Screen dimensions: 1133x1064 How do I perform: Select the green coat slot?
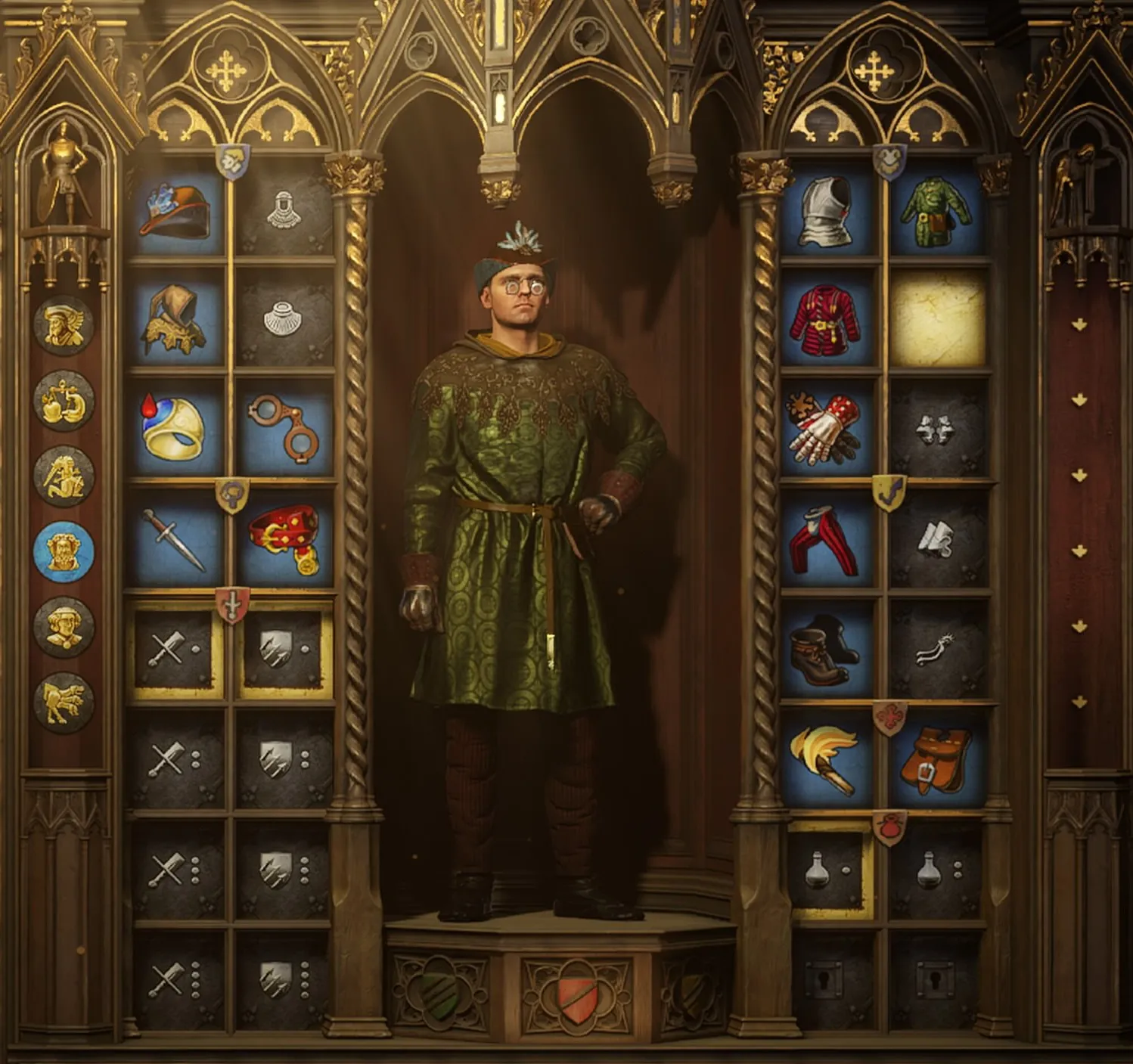point(936,209)
